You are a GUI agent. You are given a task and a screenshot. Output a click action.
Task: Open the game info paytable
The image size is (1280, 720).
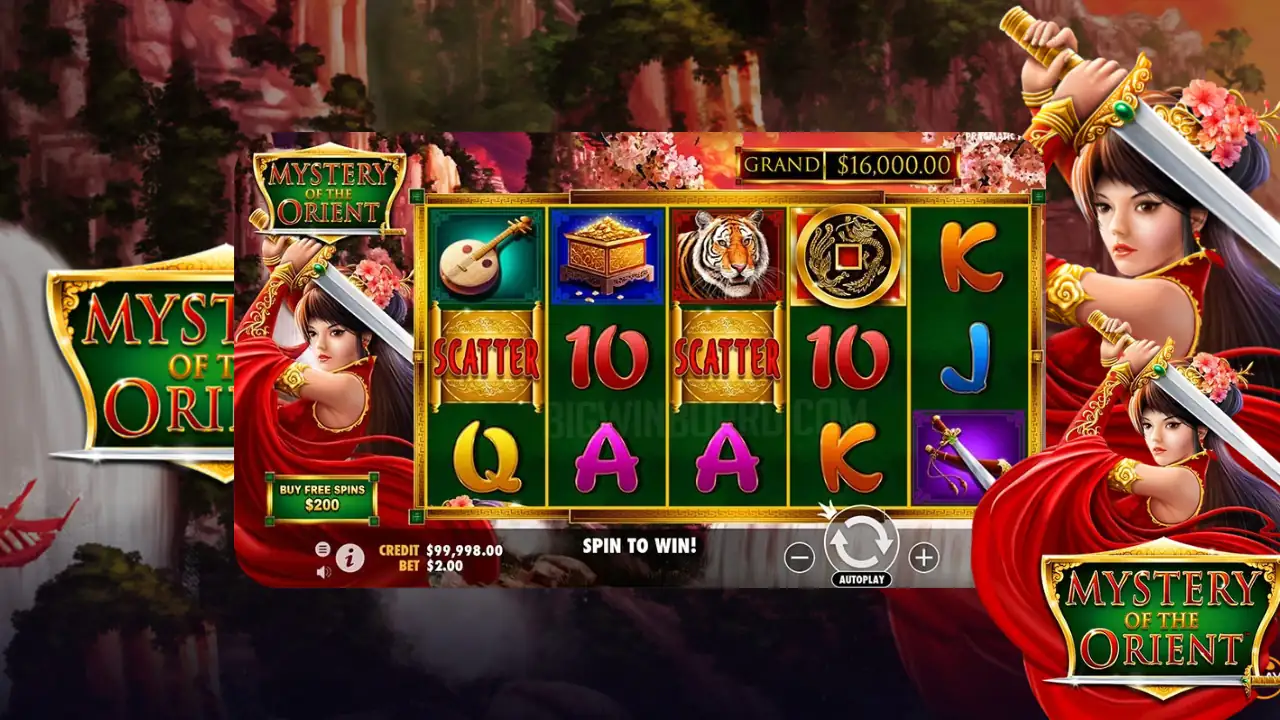pos(350,559)
